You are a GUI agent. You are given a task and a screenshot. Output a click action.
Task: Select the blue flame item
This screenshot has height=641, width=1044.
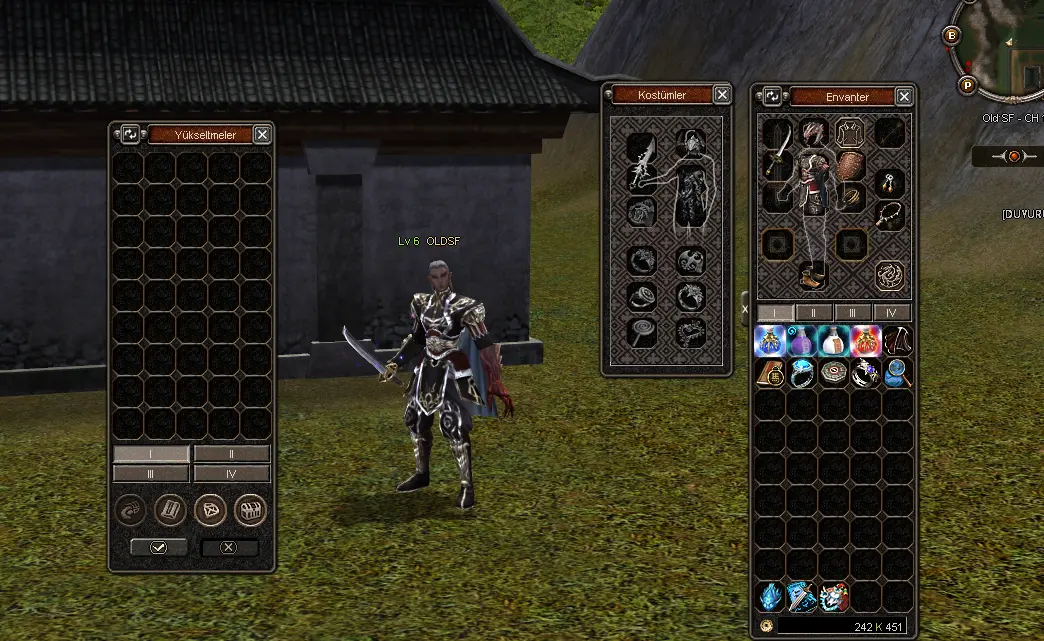[x=770, y=597]
